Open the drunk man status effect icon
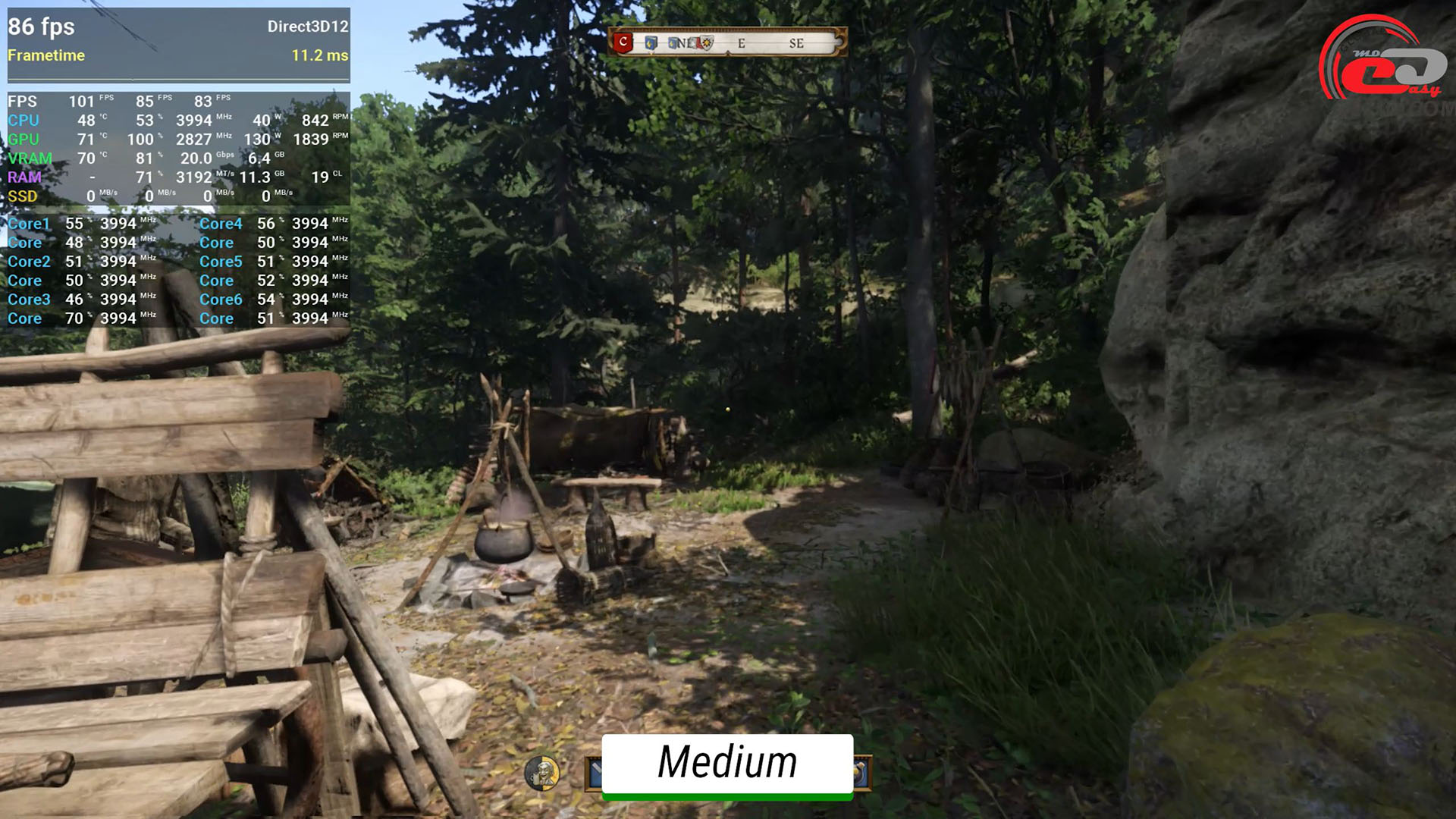 click(542, 773)
